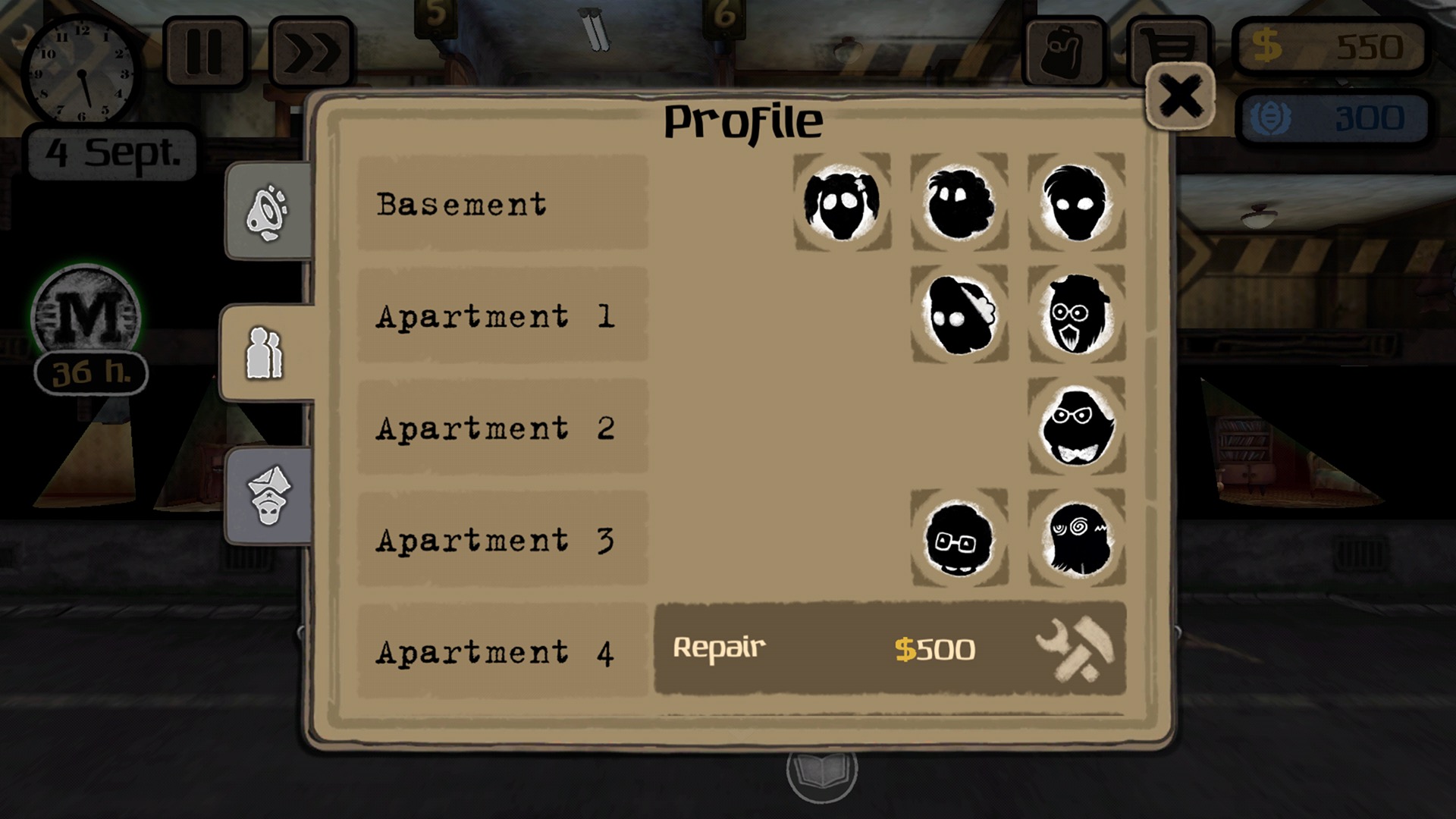View Apartment 2 tenant with bow tie

(x=1075, y=426)
